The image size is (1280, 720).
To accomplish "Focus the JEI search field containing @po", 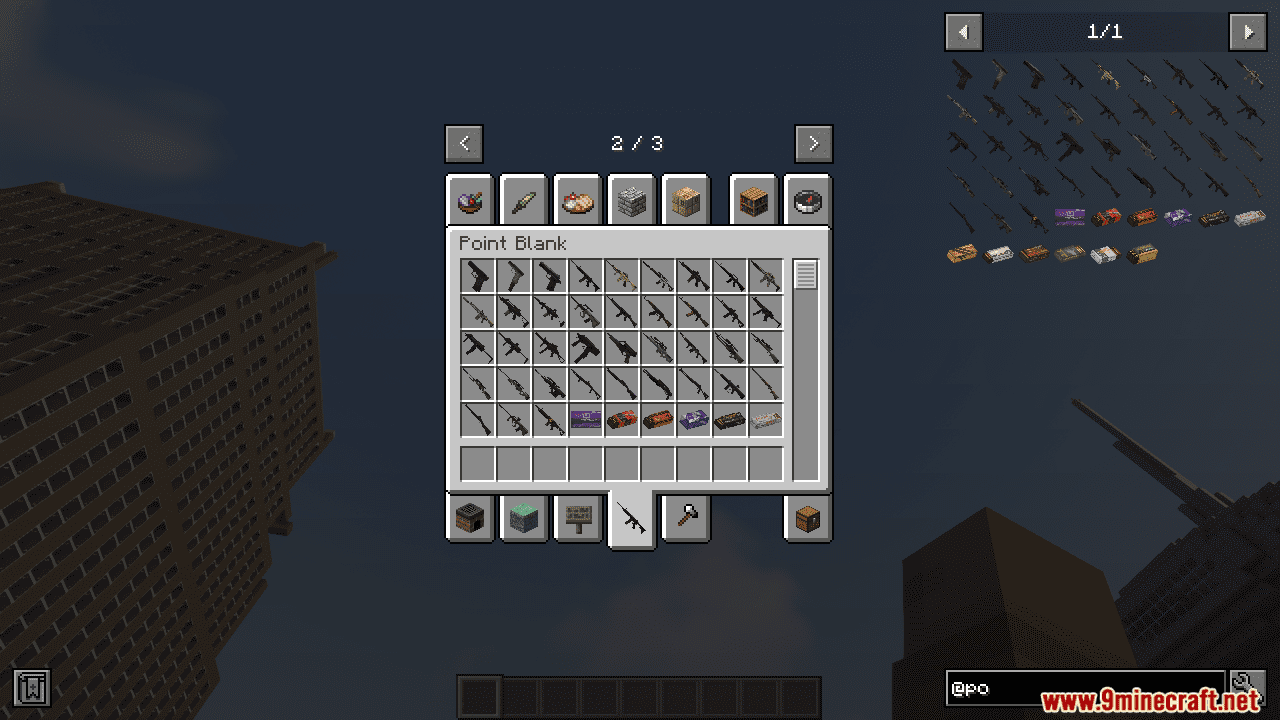I will coord(1085,688).
